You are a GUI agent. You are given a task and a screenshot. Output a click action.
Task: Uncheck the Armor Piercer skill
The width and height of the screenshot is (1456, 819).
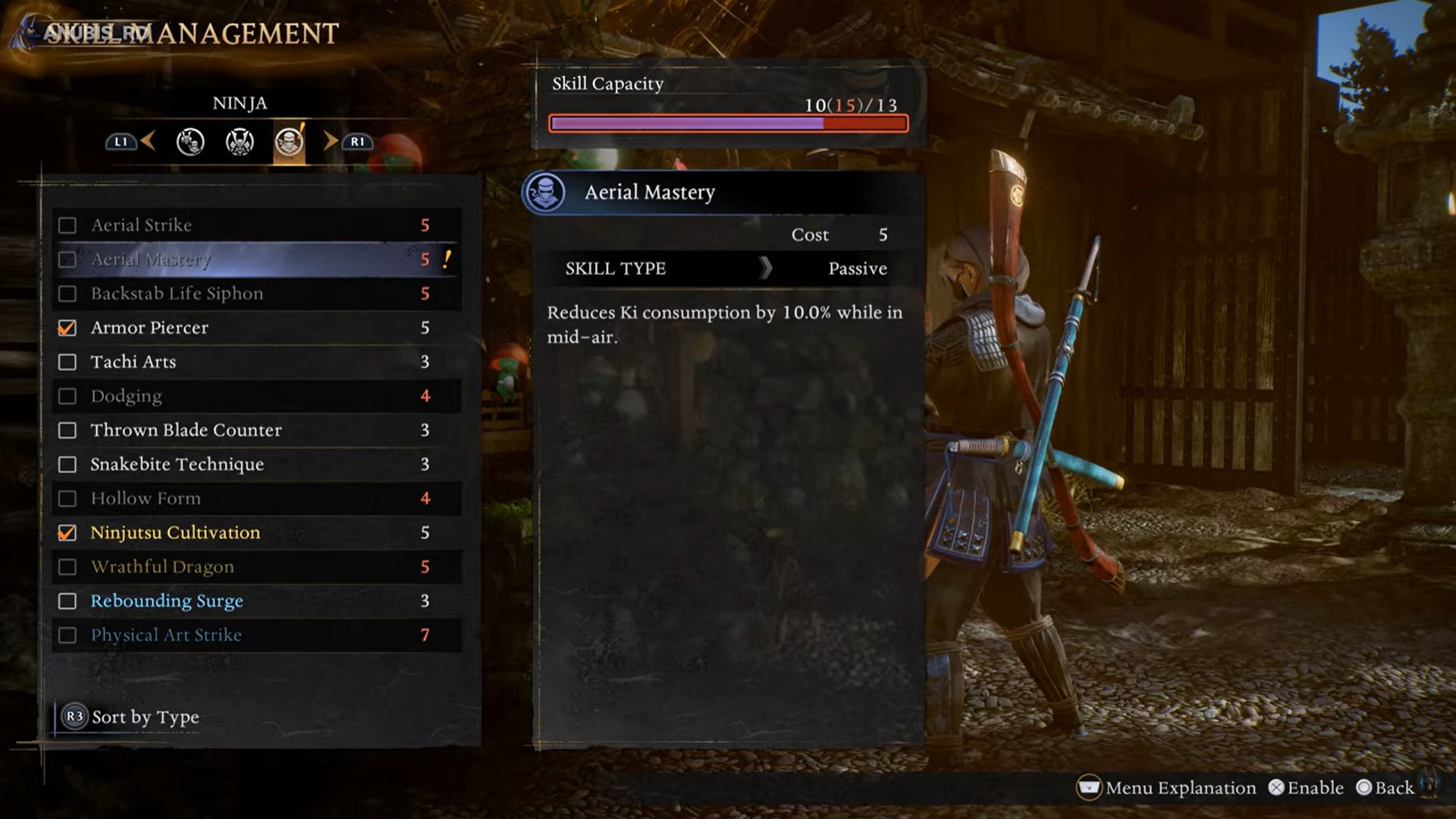(x=67, y=328)
